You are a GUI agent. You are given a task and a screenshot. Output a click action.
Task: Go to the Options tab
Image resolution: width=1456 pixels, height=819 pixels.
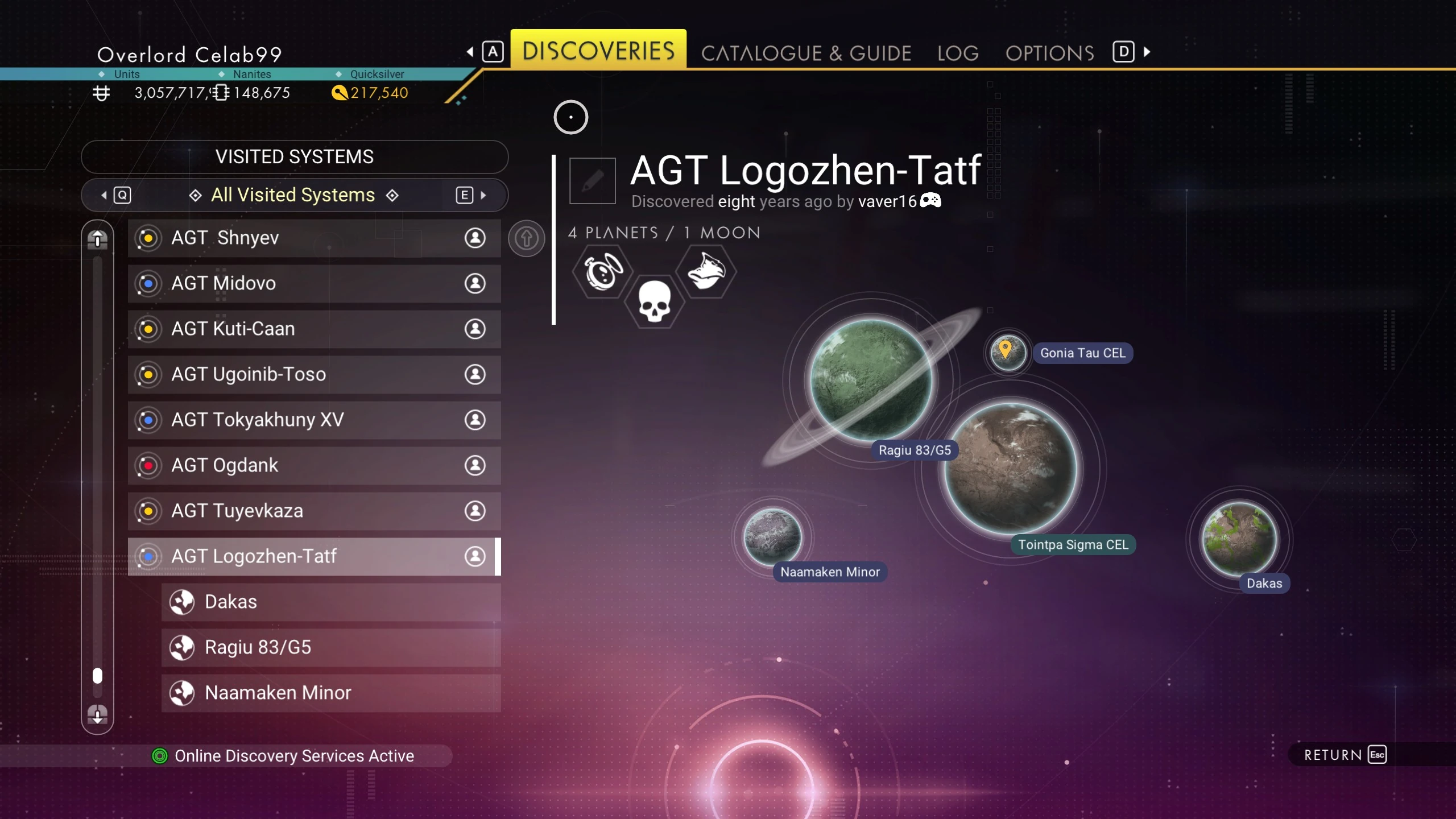point(1049,53)
